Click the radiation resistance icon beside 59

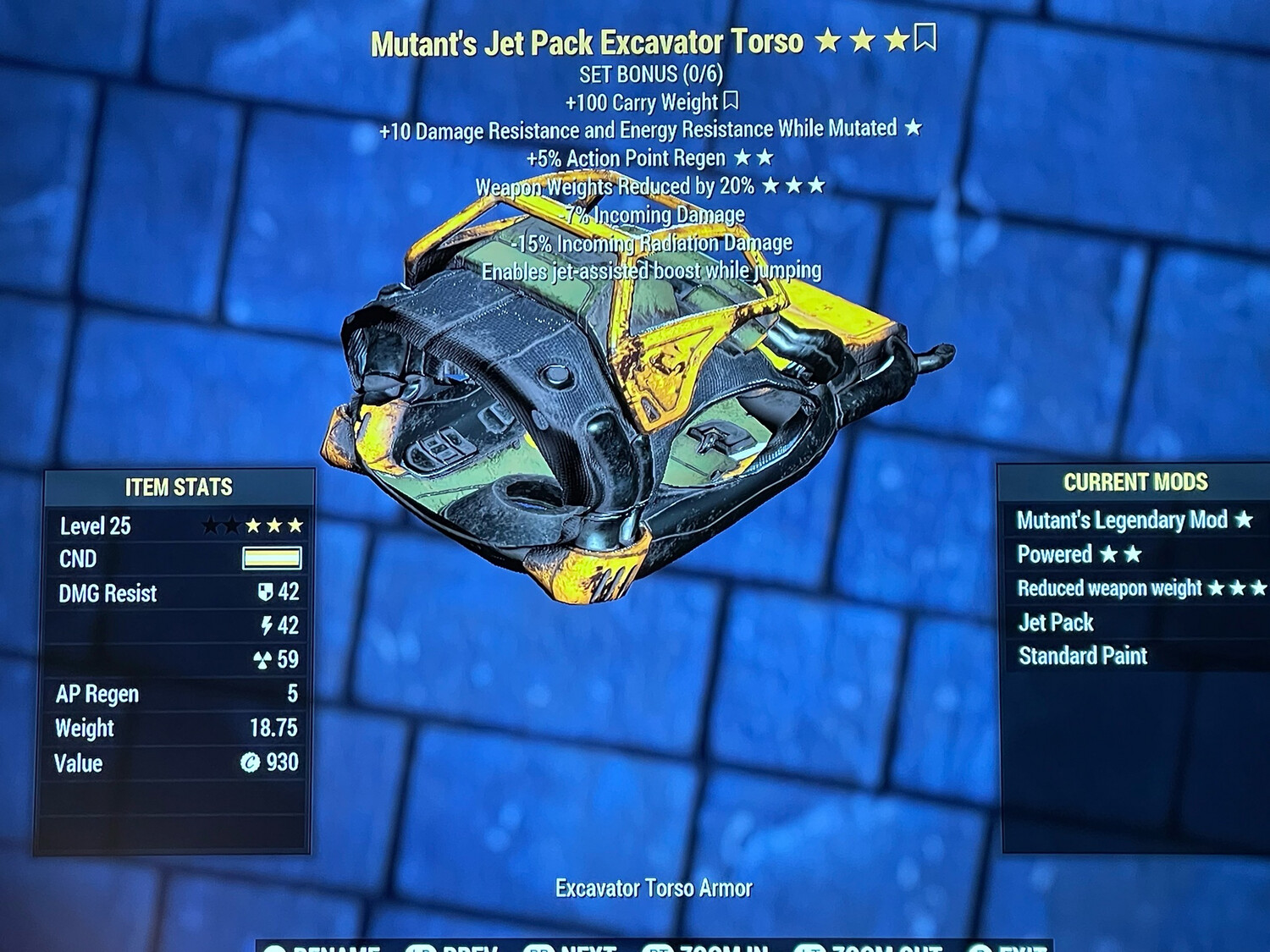click(263, 660)
